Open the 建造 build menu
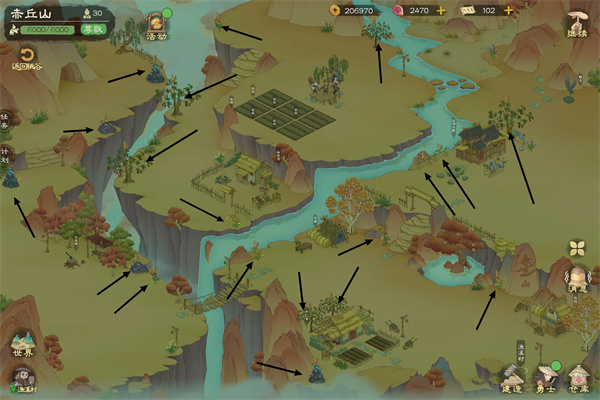The image size is (600, 400). tap(513, 378)
